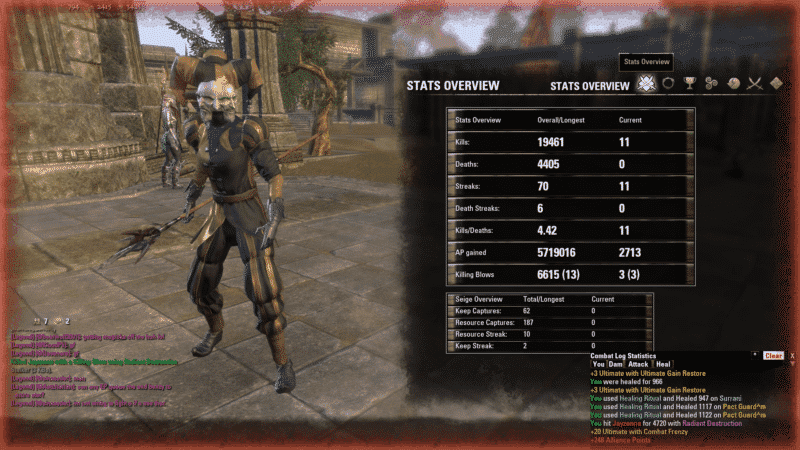Image resolution: width=800 pixels, height=450 pixels.
Task: Select the Stats Overview crossed-axes icon
Action: tap(646, 85)
